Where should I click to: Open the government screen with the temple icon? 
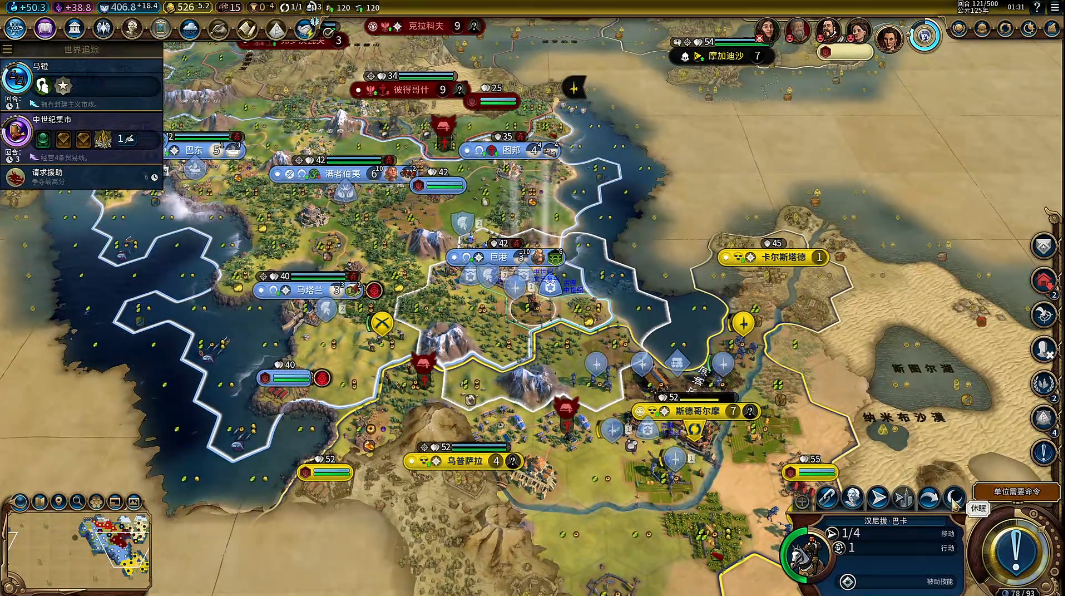click(x=74, y=28)
